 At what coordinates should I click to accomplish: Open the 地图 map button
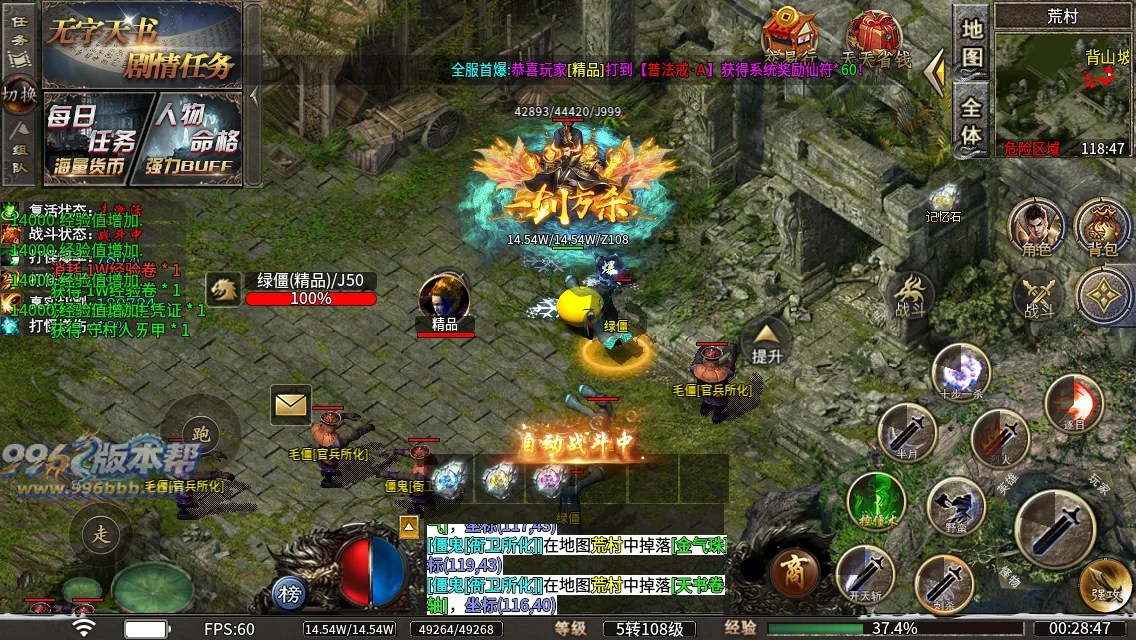click(x=972, y=43)
